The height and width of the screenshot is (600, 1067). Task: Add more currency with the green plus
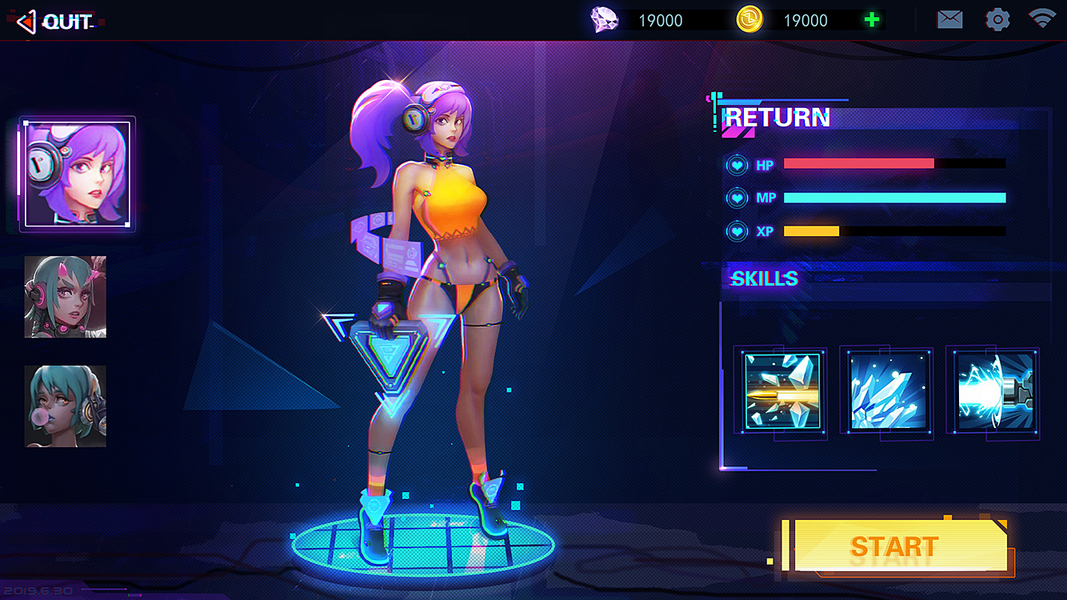point(872,20)
